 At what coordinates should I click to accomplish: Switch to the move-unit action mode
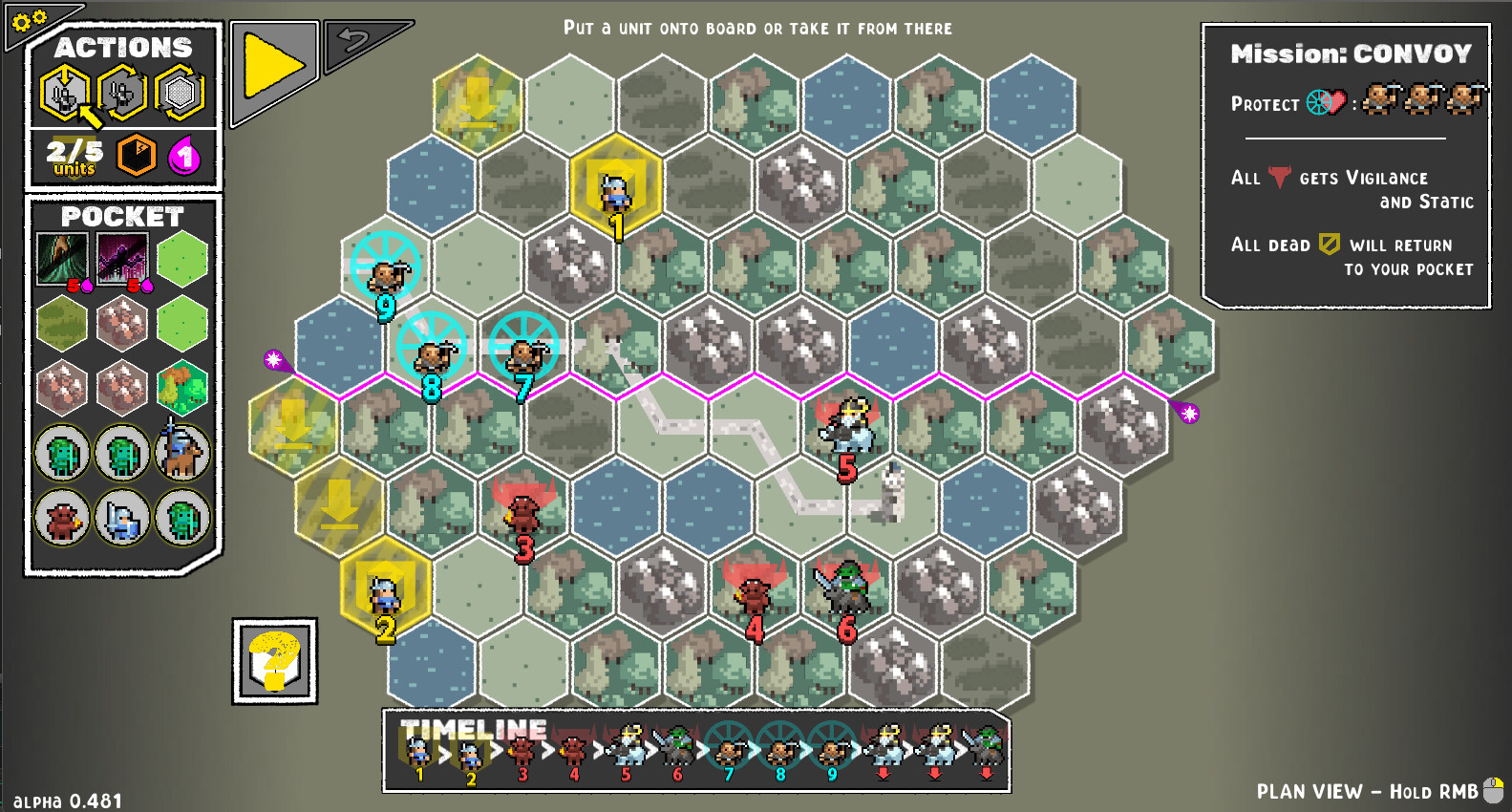tap(122, 92)
